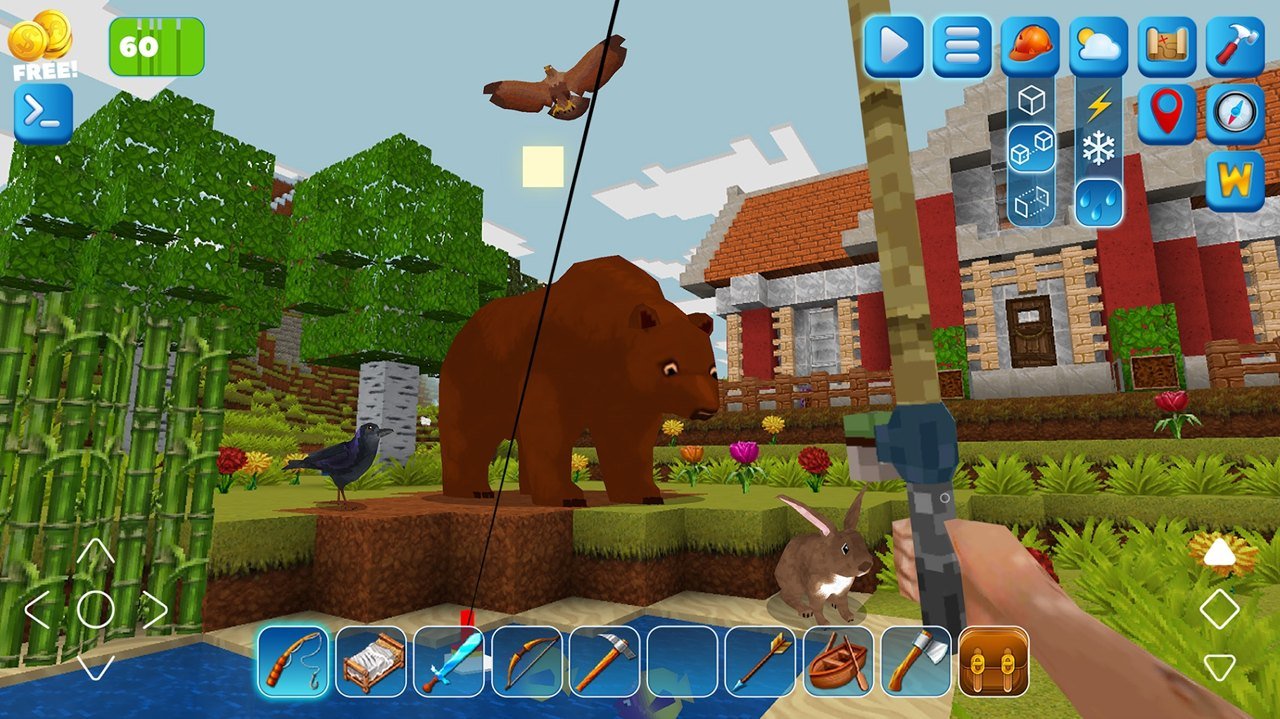Claim the free gold coins
The width and height of the screenshot is (1280, 719).
click(x=43, y=47)
